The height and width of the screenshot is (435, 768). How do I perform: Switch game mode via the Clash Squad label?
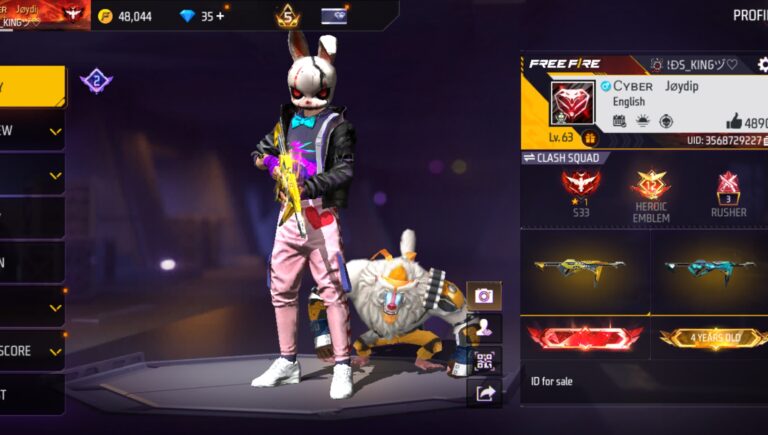(x=565, y=158)
